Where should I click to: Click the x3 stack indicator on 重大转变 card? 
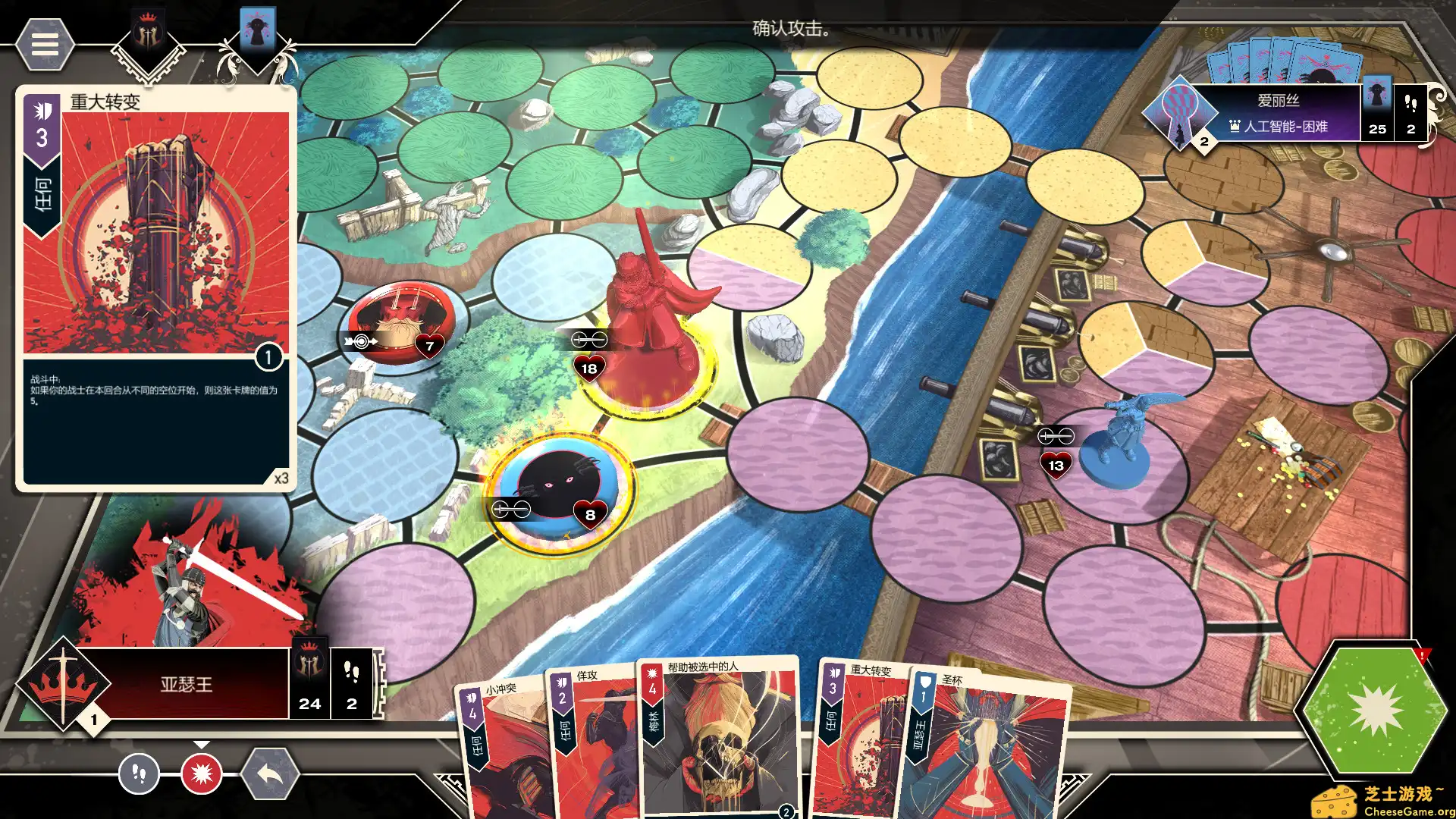click(x=281, y=478)
